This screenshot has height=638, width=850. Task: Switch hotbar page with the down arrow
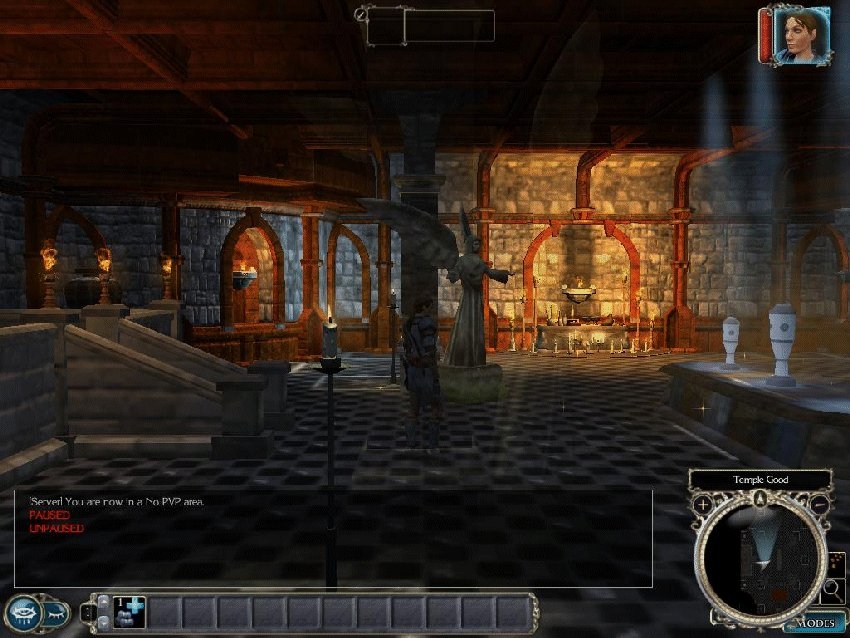(x=102, y=622)
